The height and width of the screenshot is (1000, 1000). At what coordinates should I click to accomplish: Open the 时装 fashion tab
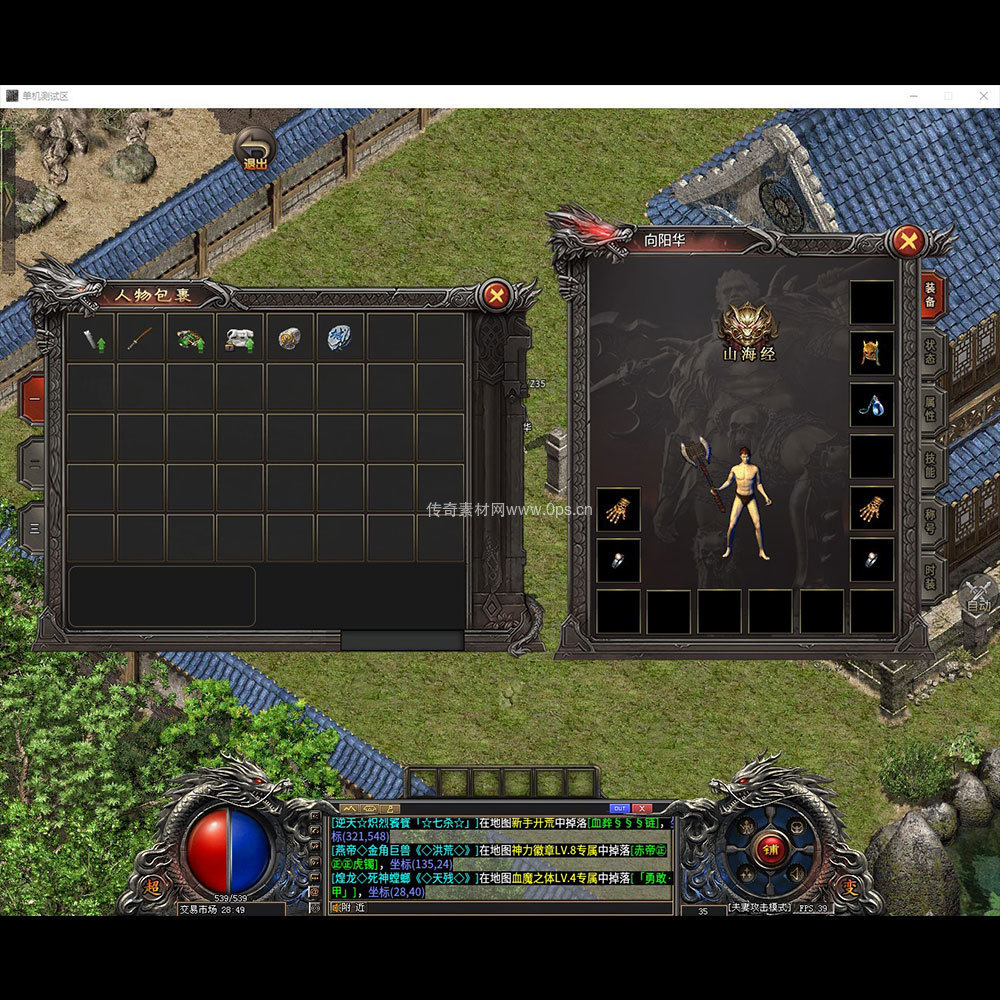(931, 577)
